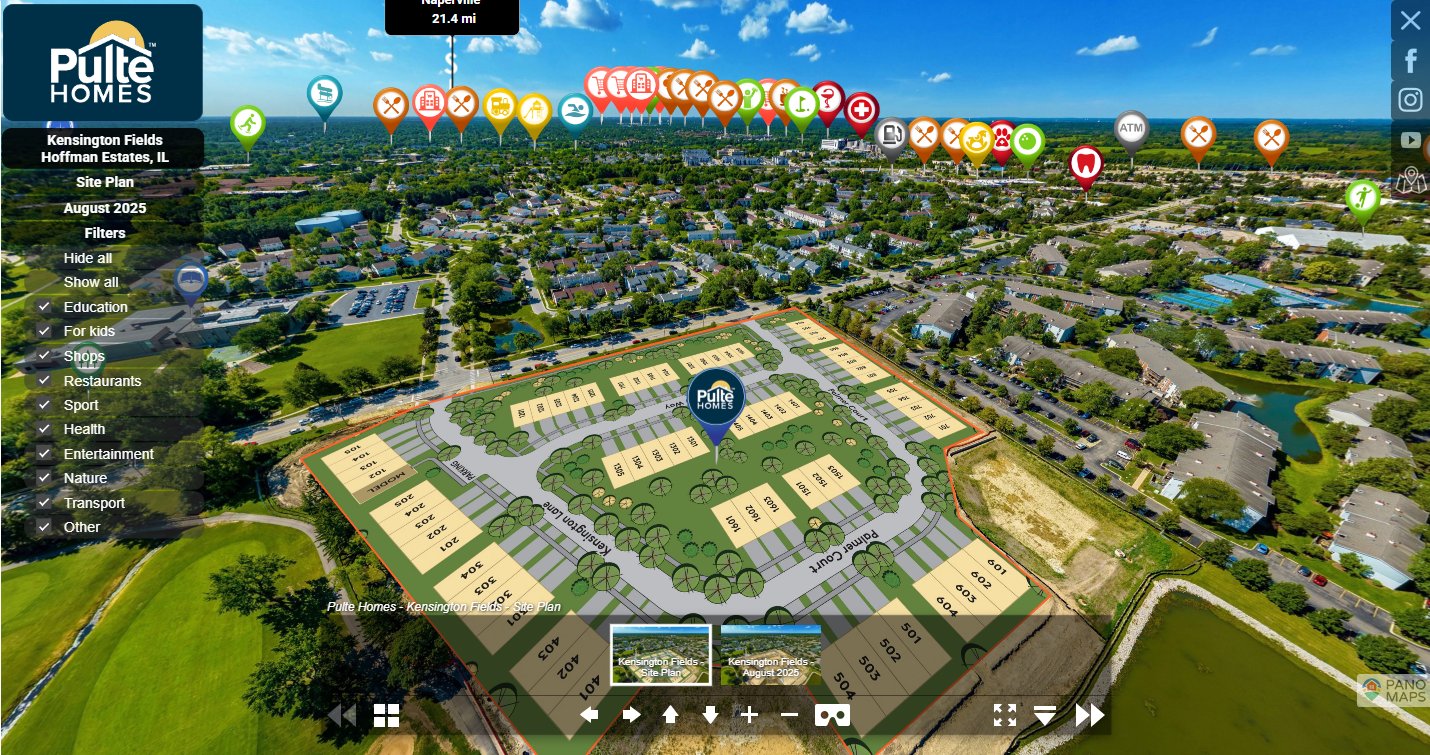Image resolution: width=1430 pixels, height=755 pixels.
Task: Switch to the August 2025 view
Action: pos(104,208)
